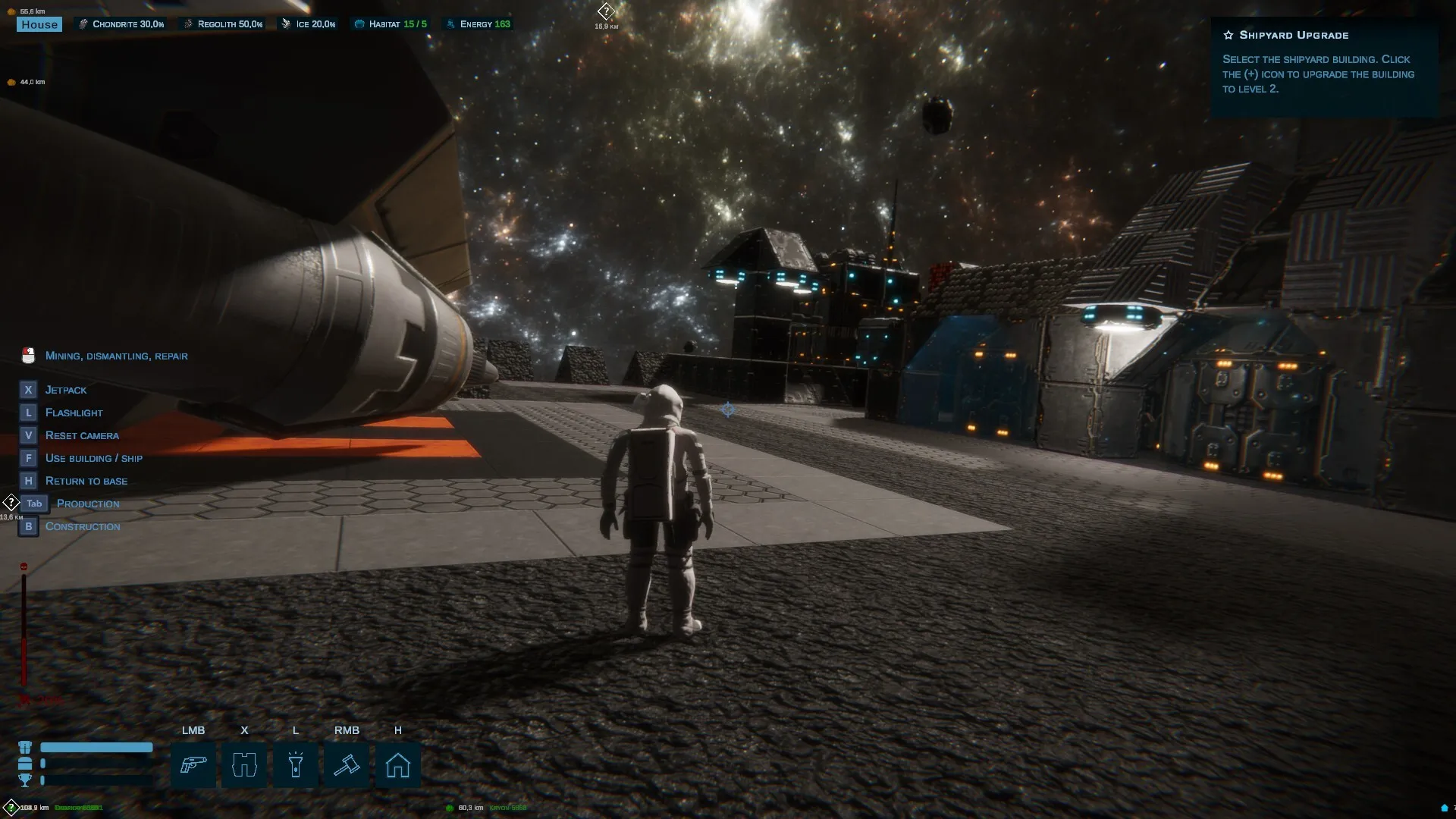The height and width of the screenshot is (819, 1456).
Task: Select the Habitat resource indicator
Action: click(391, 24)
